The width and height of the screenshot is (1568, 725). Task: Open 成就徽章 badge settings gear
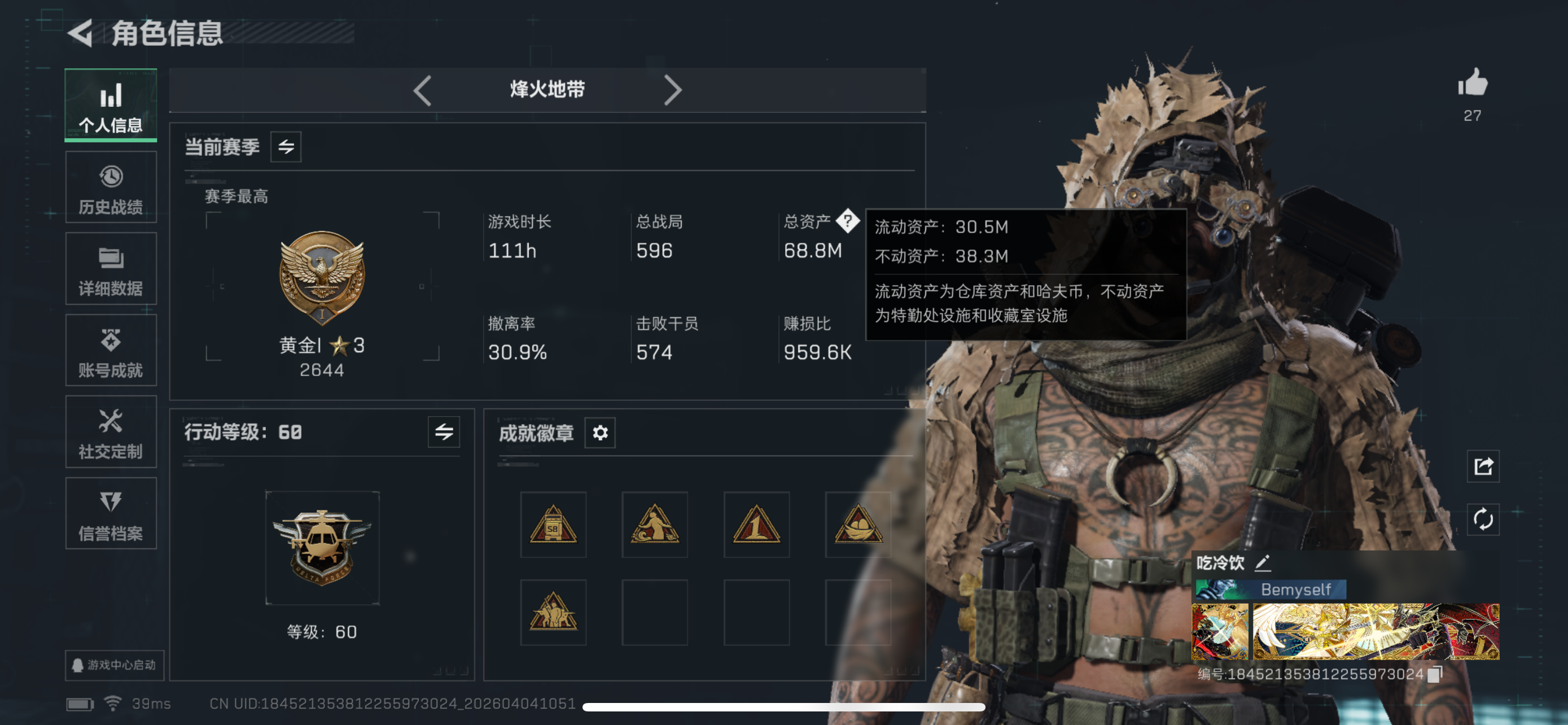[600, 433]
